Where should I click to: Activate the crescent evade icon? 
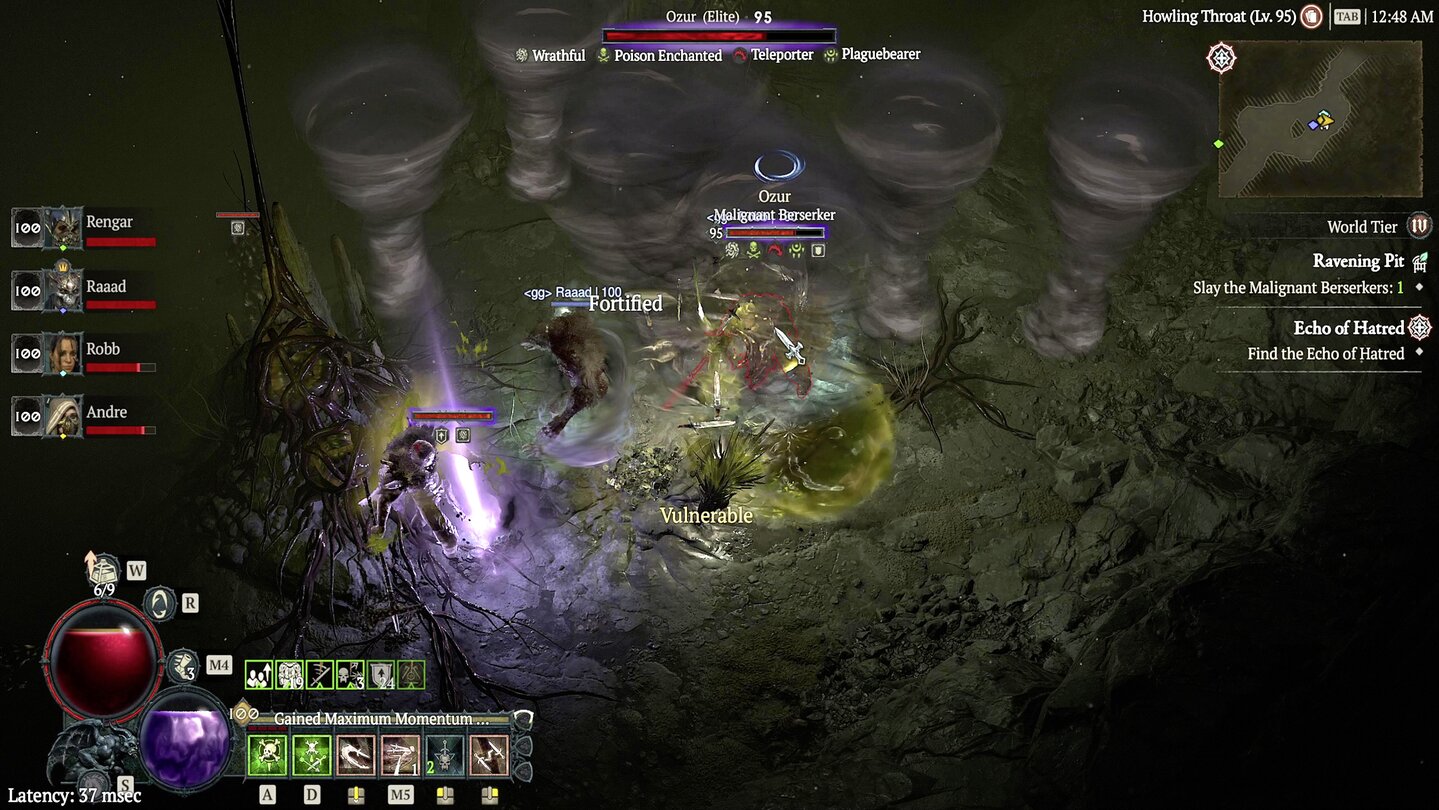[160, 603]
